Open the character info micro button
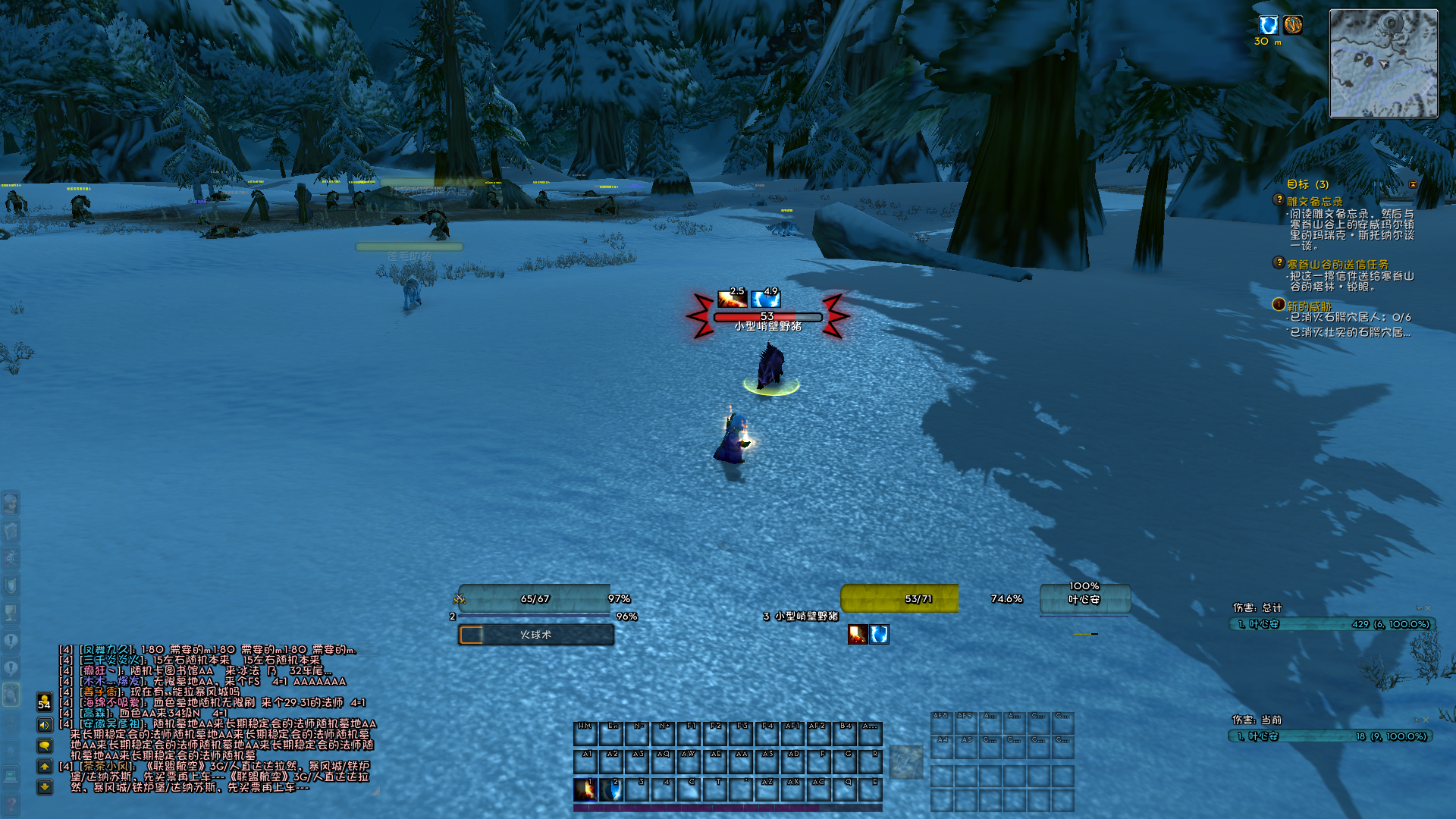 point(11,503)
